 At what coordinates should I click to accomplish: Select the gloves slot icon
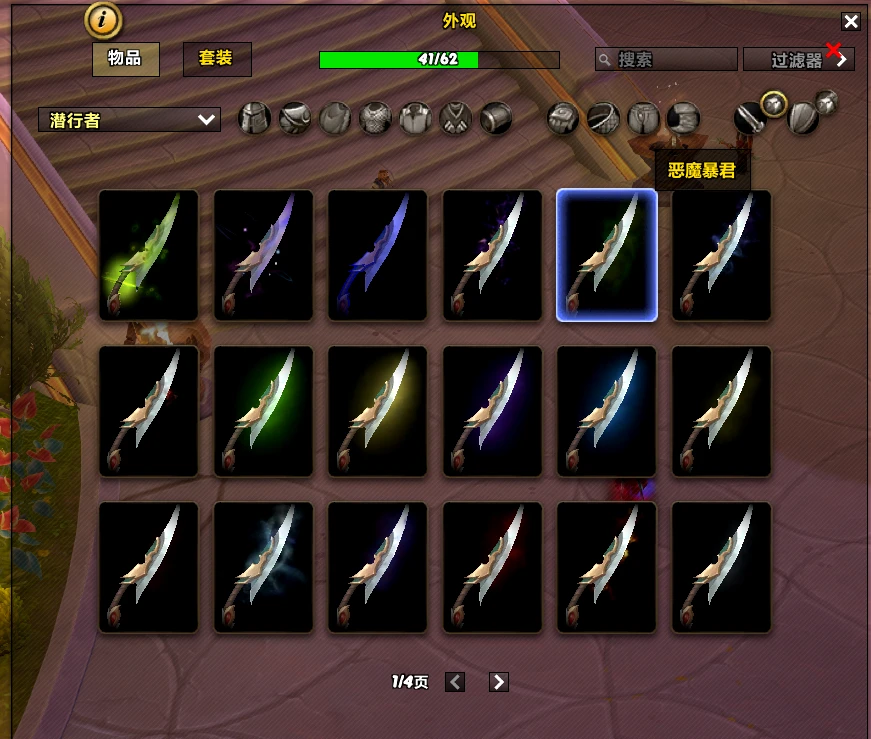(x=563, y=119)
